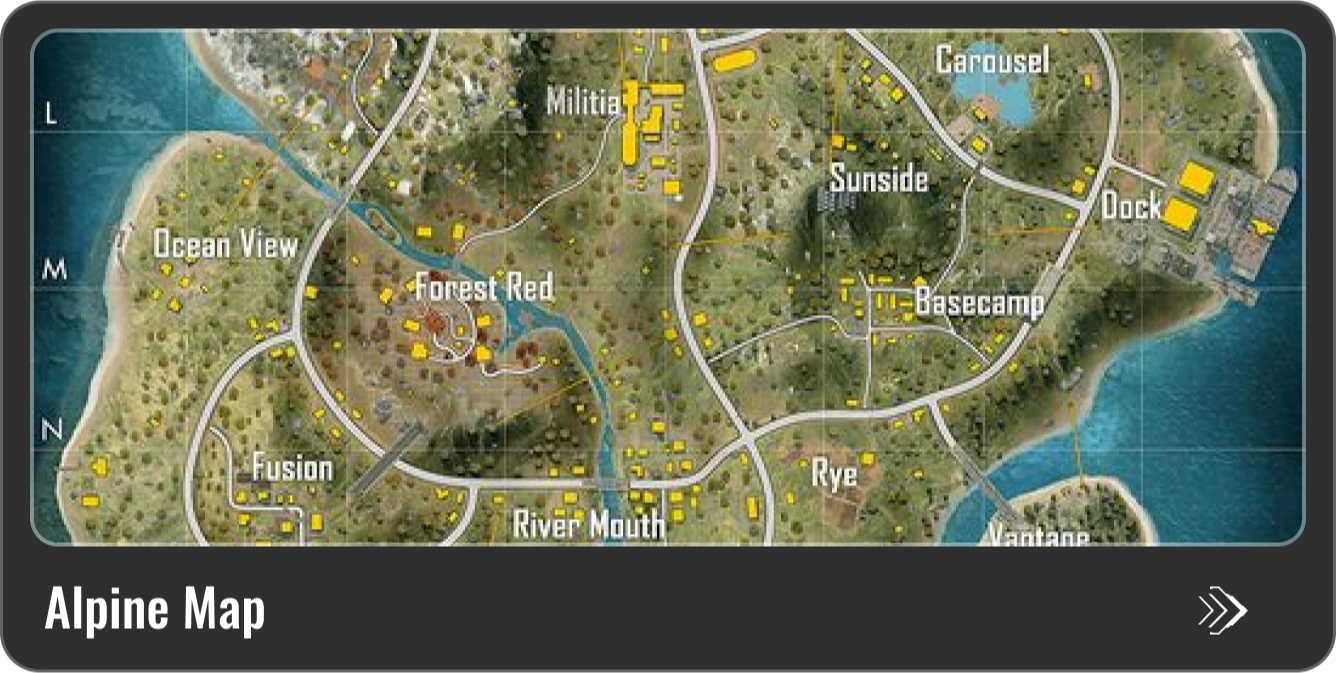The width and height of the screenshot is (1336, 673).
Task: Choose the Basecamp label on the map
Action: (x=979, y=303)
